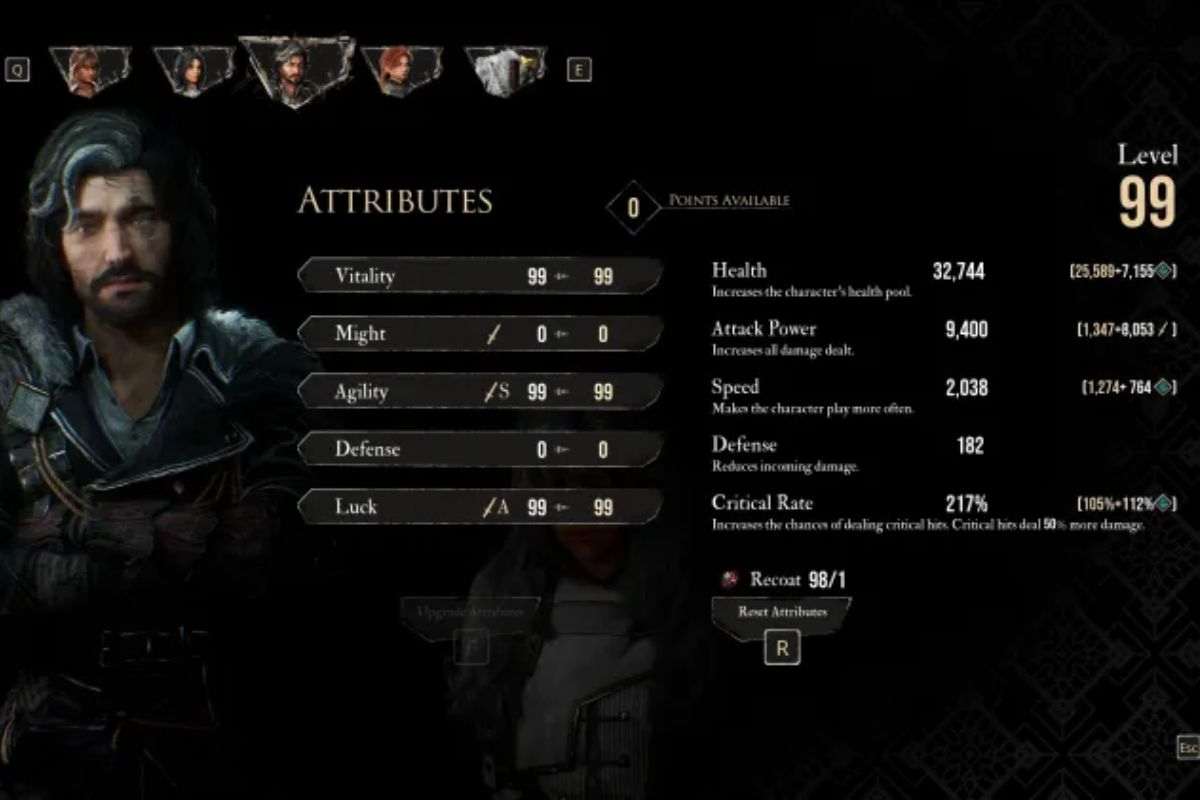The height and width of the screenshot is (800, 1200).
Task: Select the Might attribute row
Action: (480, 334)
